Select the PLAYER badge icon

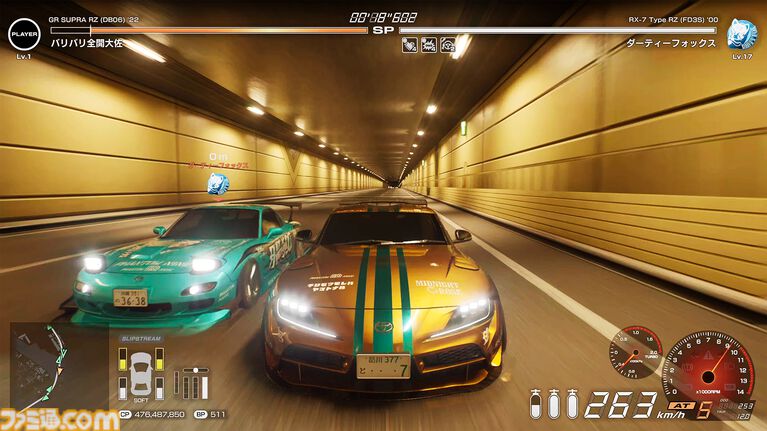[22, 35]
